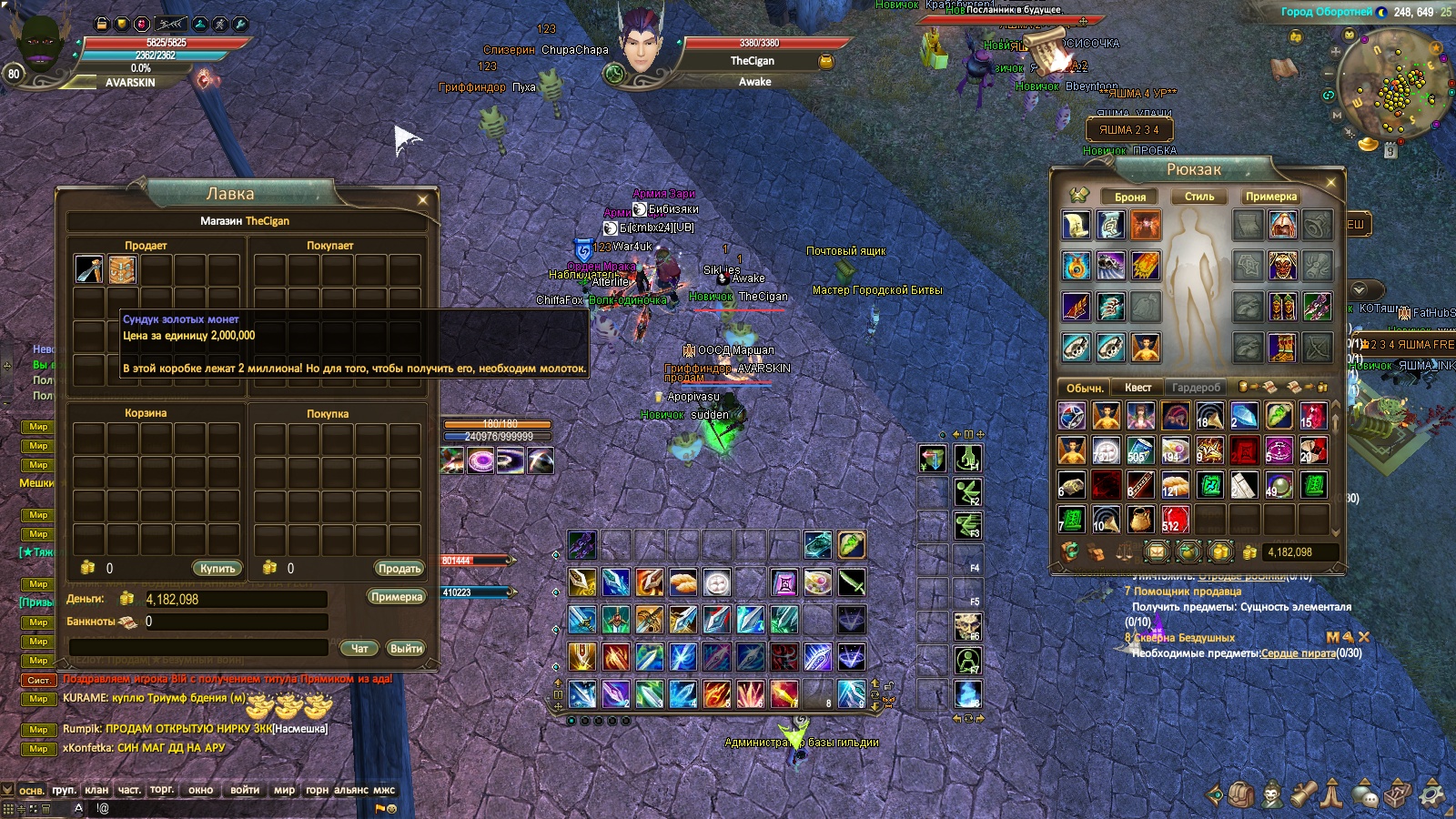This screenshot has height=819, width=1456.
Task: Switch to the Стиль style tab
Action: (x=1199, y=197)
